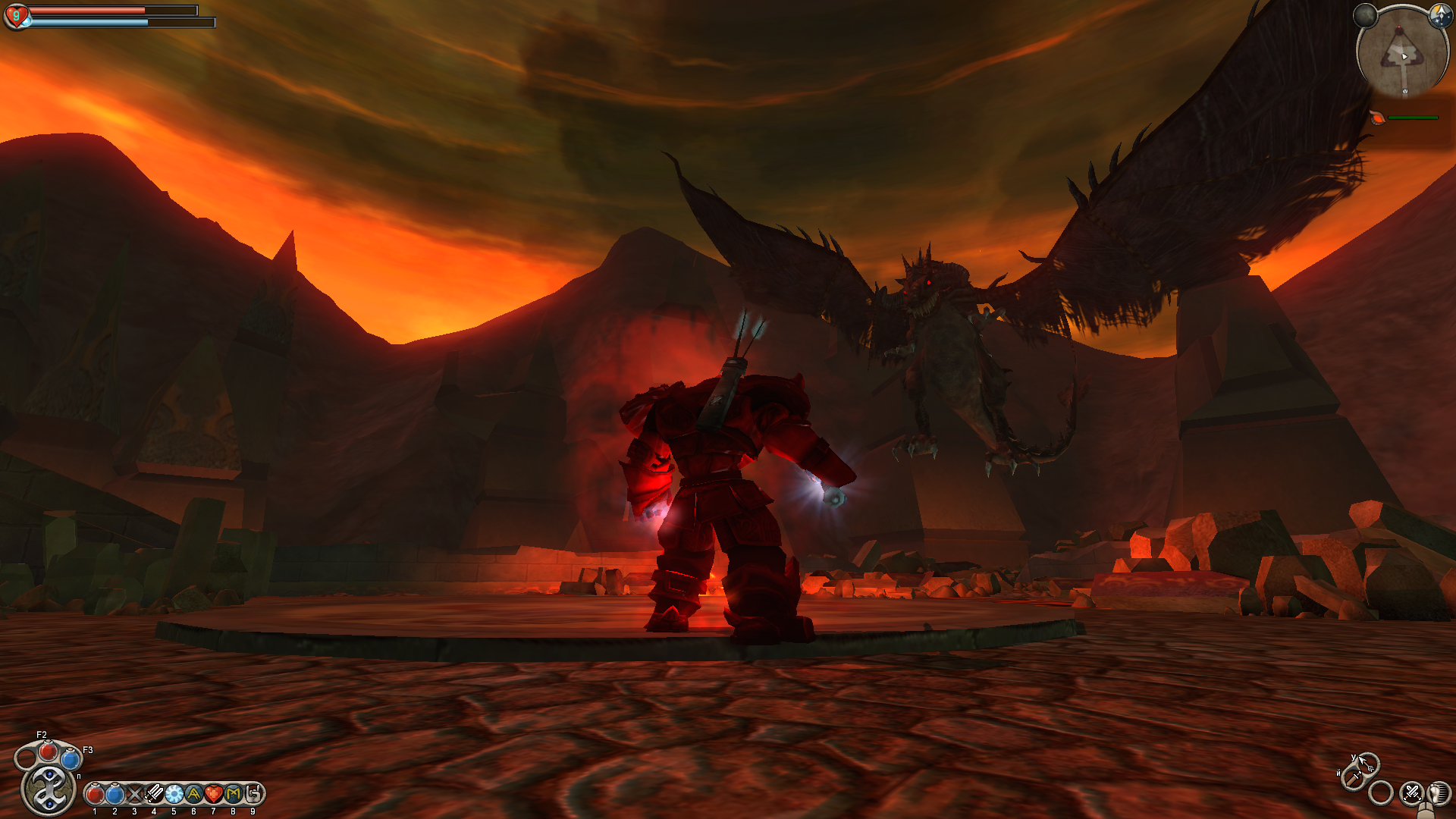Screen dimensions: 1456x819
Task: Choose the hand gesture expression icon
Action: point(253,794)
